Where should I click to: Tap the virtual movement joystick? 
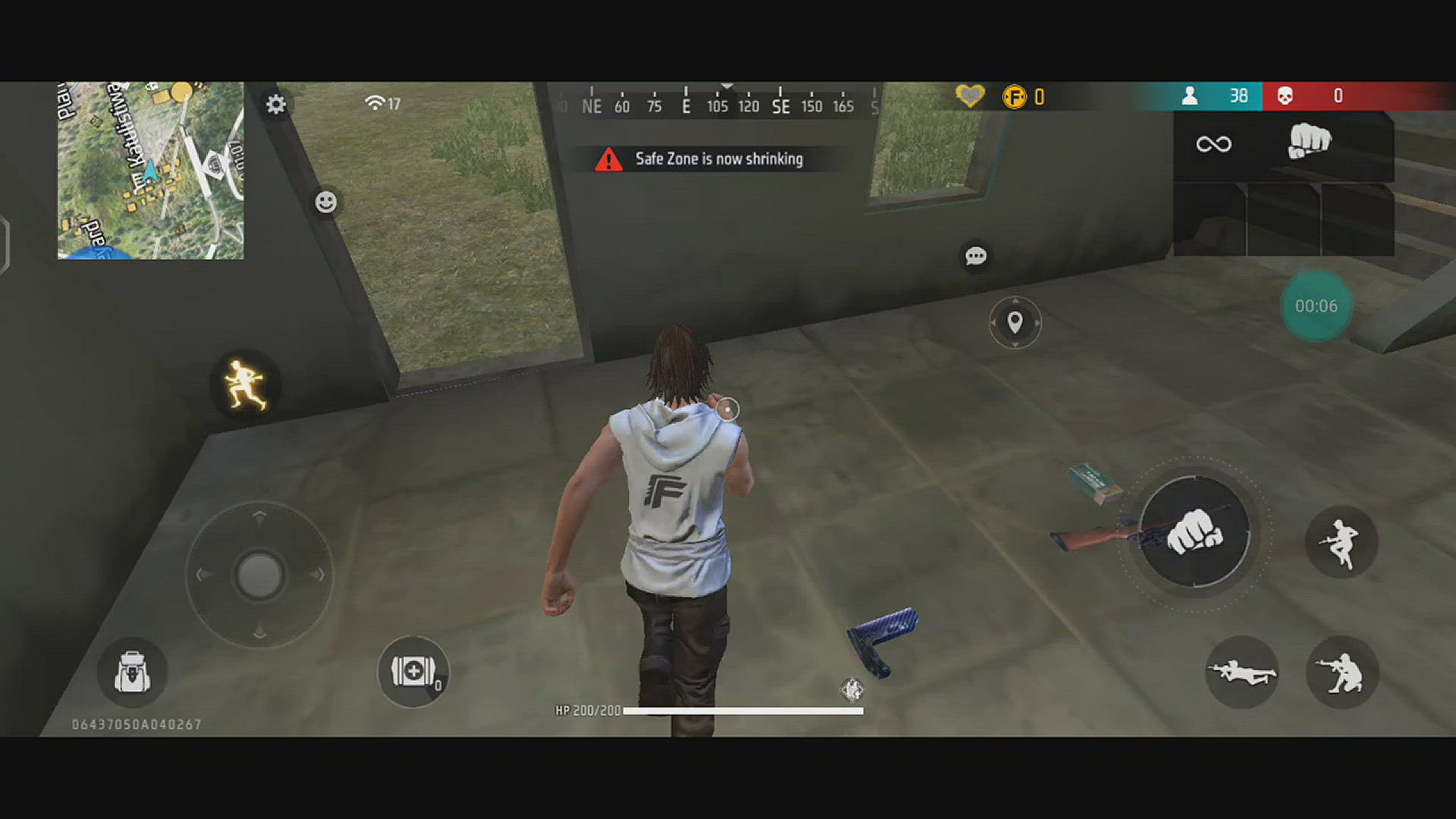[259, 575]
